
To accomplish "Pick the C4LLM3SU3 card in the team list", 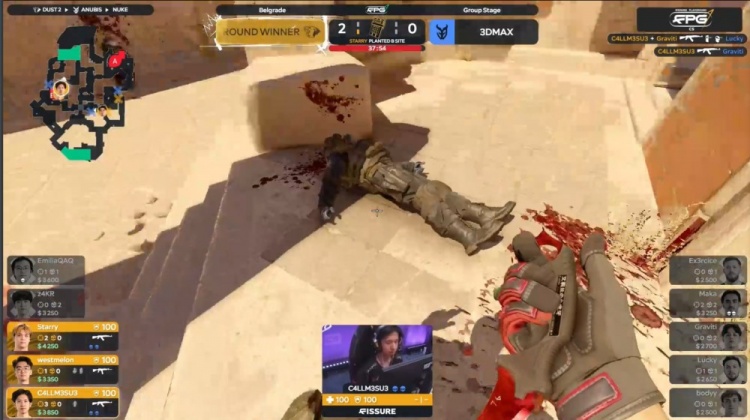I will click(x=62, y=402).
